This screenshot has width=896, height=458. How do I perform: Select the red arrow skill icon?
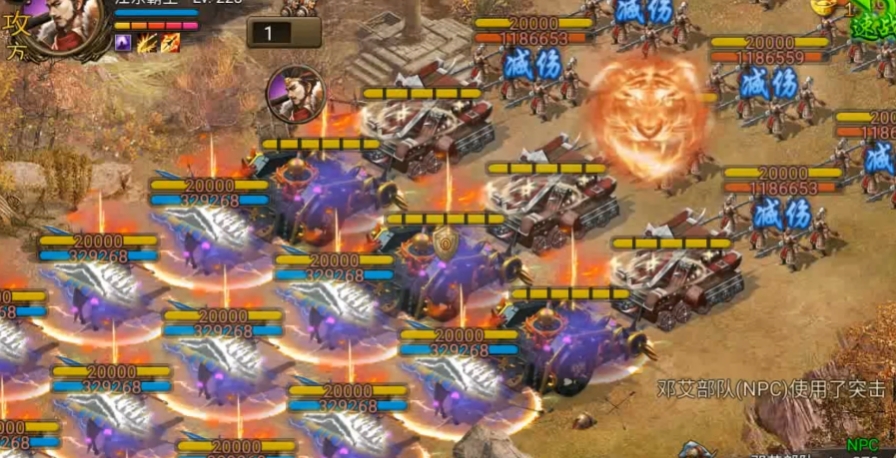(x=171, y=42)
